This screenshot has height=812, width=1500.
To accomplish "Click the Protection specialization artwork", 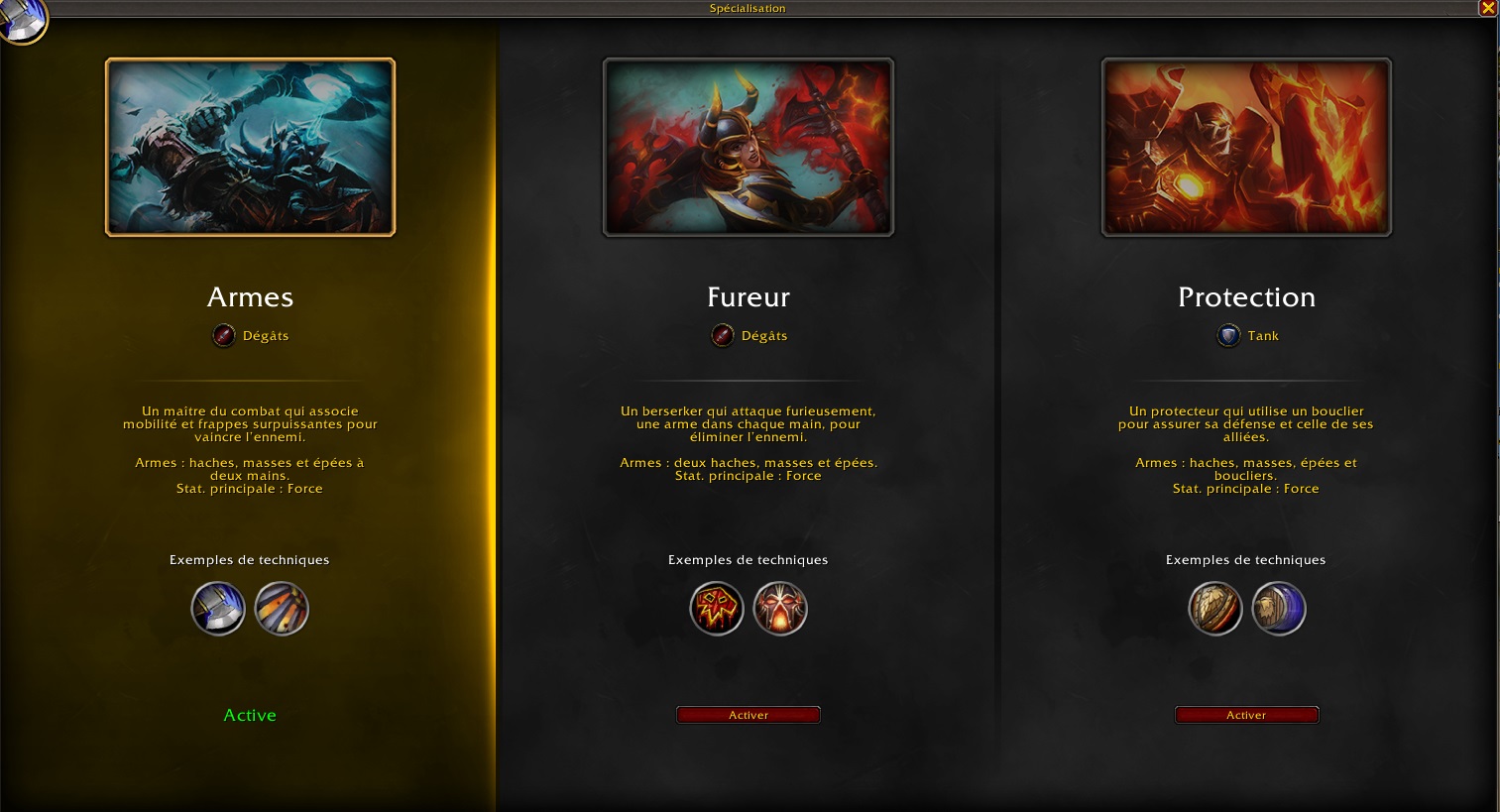I will point(1246,147).
